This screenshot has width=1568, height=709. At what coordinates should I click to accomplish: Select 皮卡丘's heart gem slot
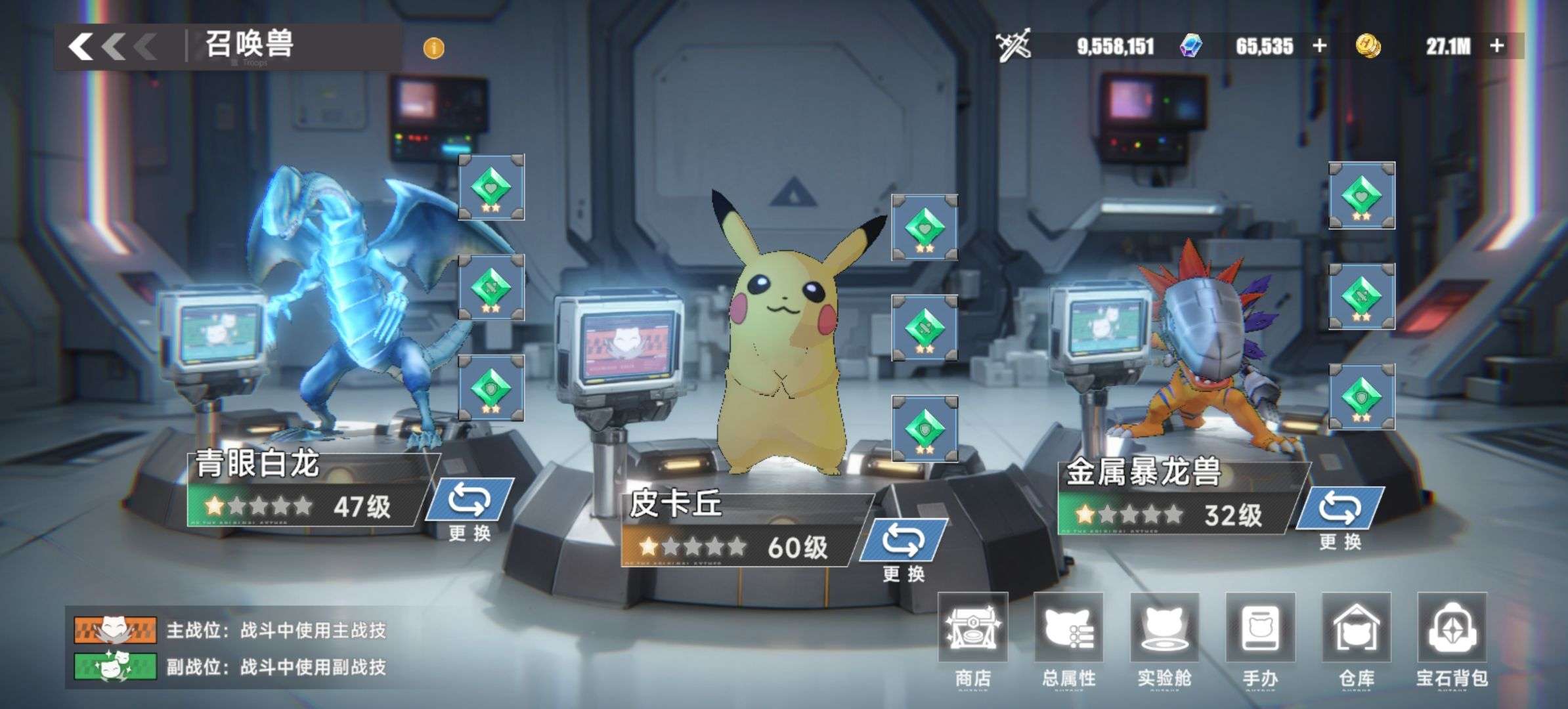(x=924, y=227)
